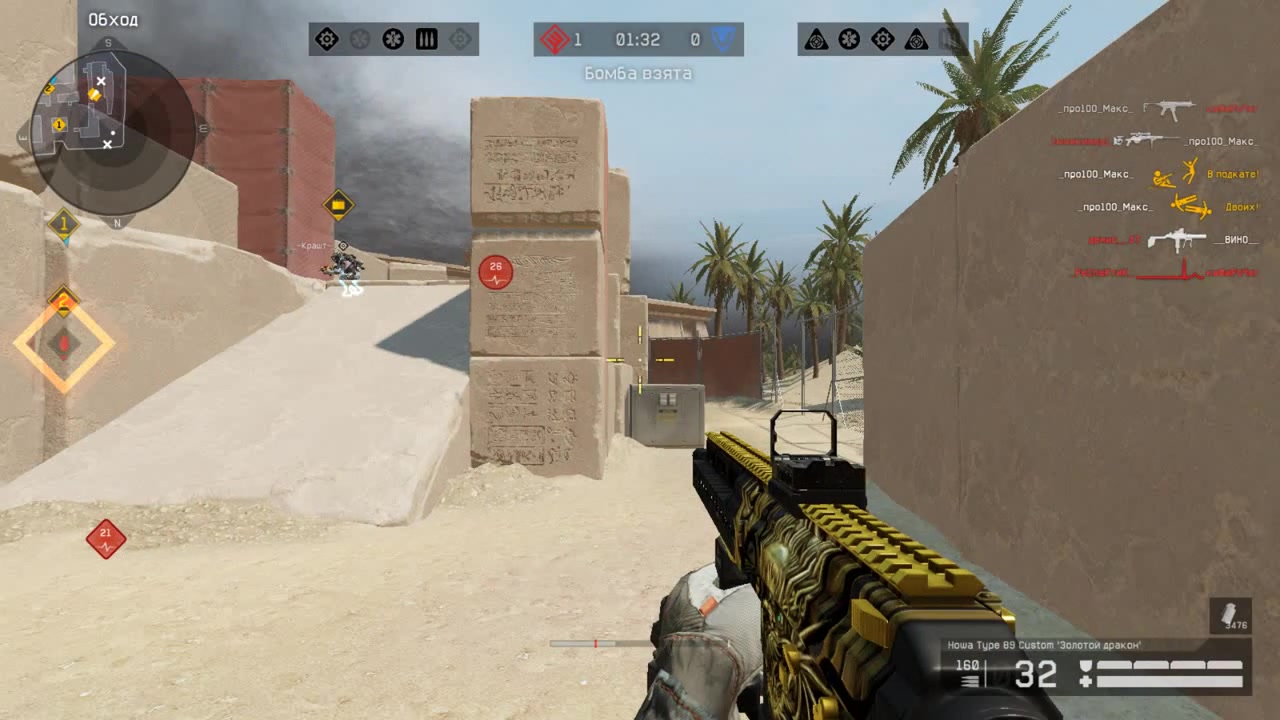Click the red threat marker numbered 26
Screen dimensions: 1280x720
494,270
